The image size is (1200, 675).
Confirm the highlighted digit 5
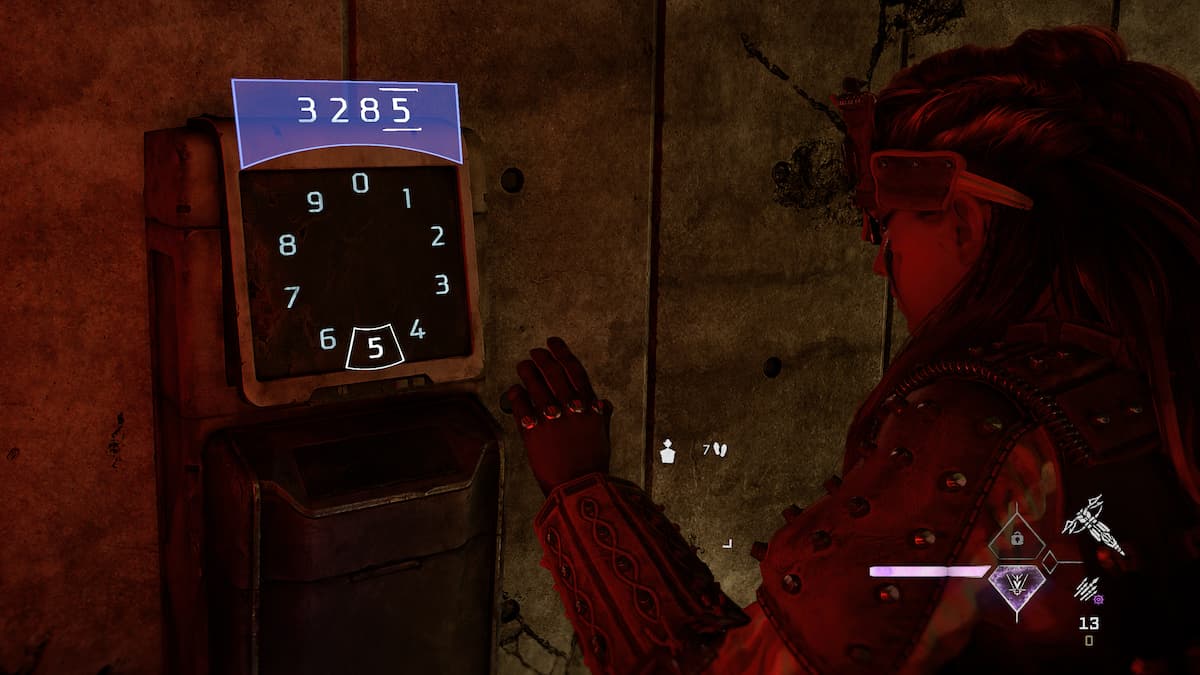(375, 347)
